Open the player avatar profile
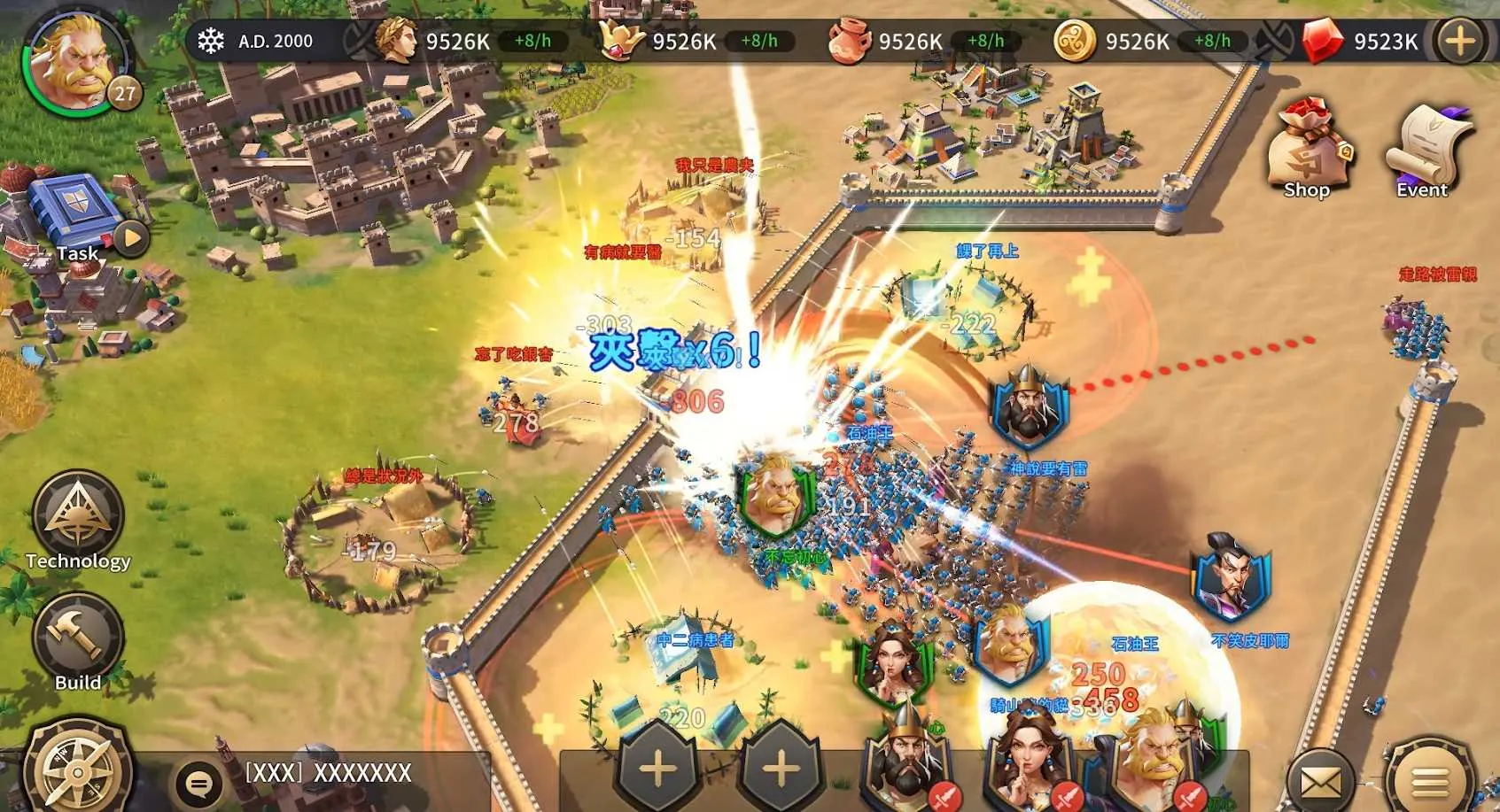The image size is (1500, 812). pyautogui.click(x=78, y=62)
